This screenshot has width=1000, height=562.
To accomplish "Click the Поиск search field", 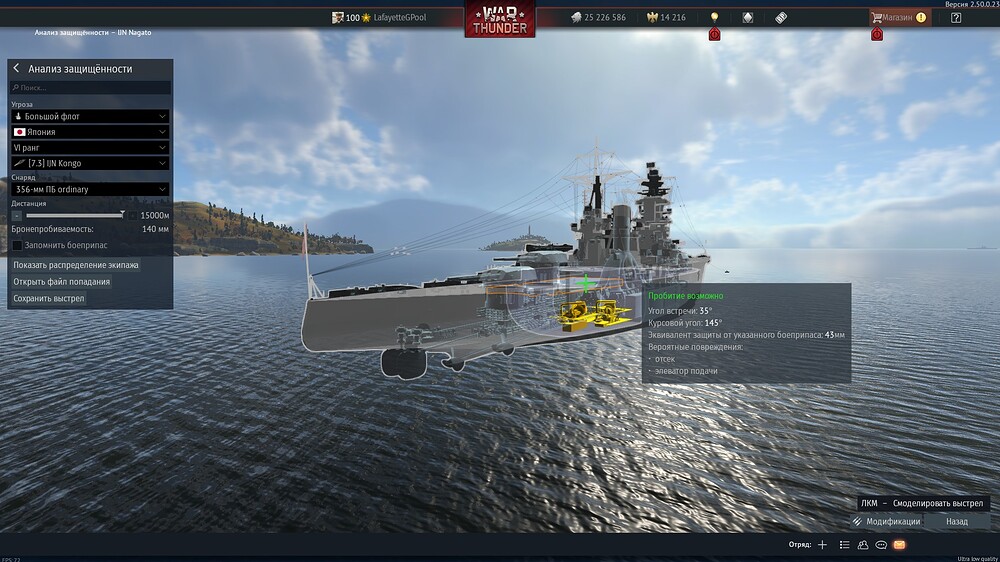I will (90, 88).
